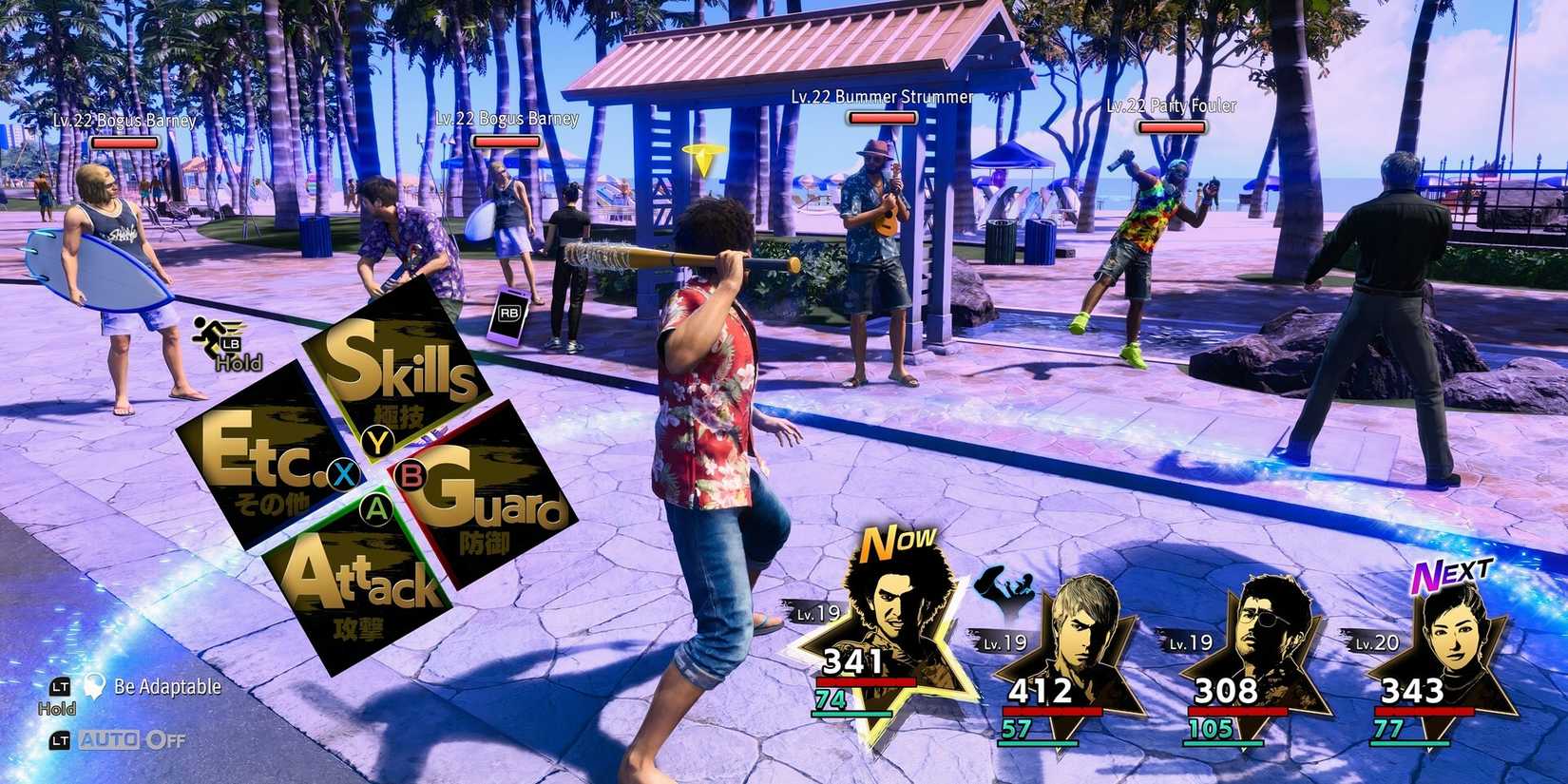The width and height of the screenshot is (1568, 784).
Task: Select the Attack command
Action: click(370, 584)
